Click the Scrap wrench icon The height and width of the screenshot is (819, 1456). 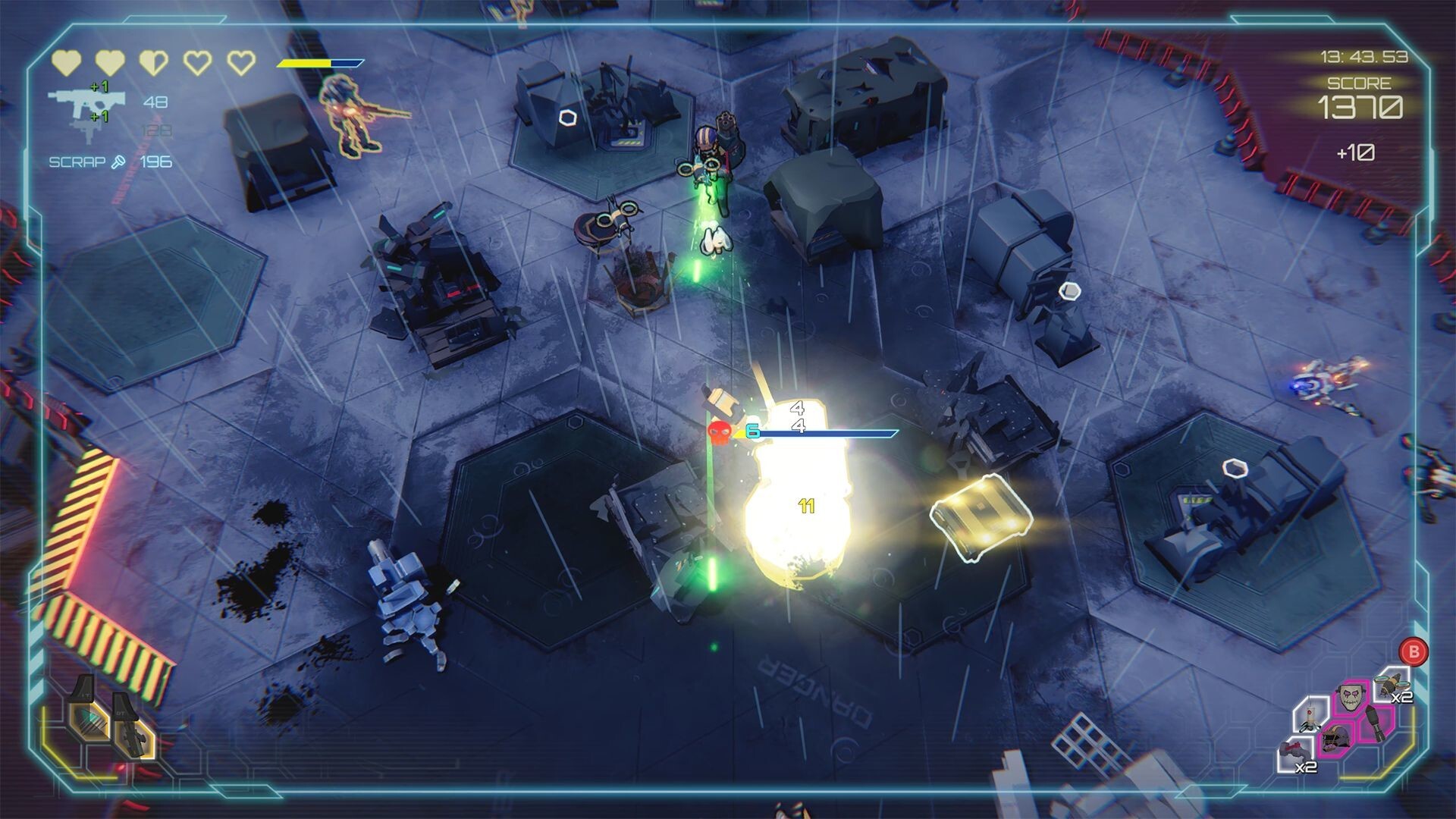click(118, 161)
